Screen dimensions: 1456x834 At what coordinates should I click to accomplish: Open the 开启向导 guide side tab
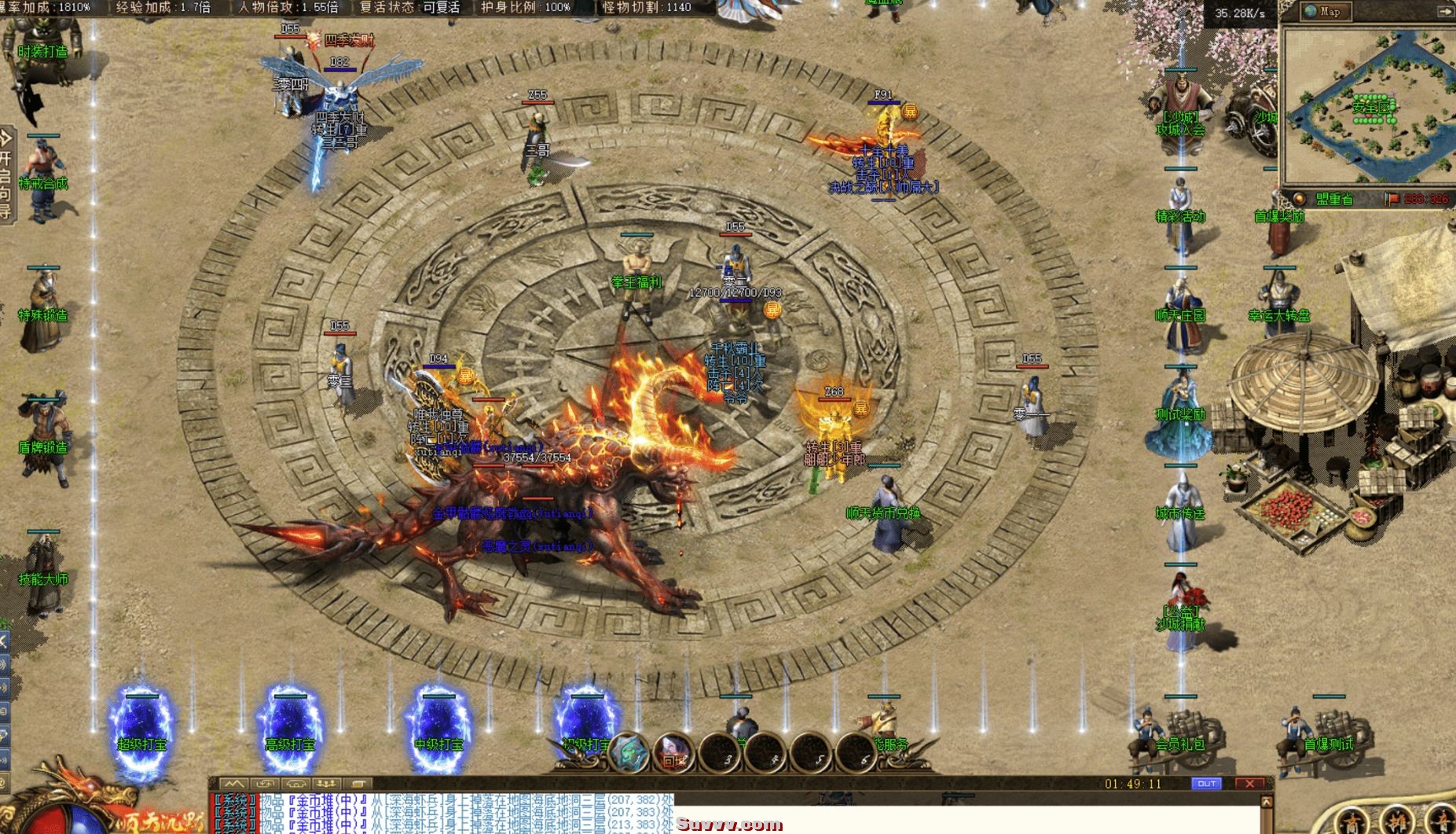click(x=6, y=175)
